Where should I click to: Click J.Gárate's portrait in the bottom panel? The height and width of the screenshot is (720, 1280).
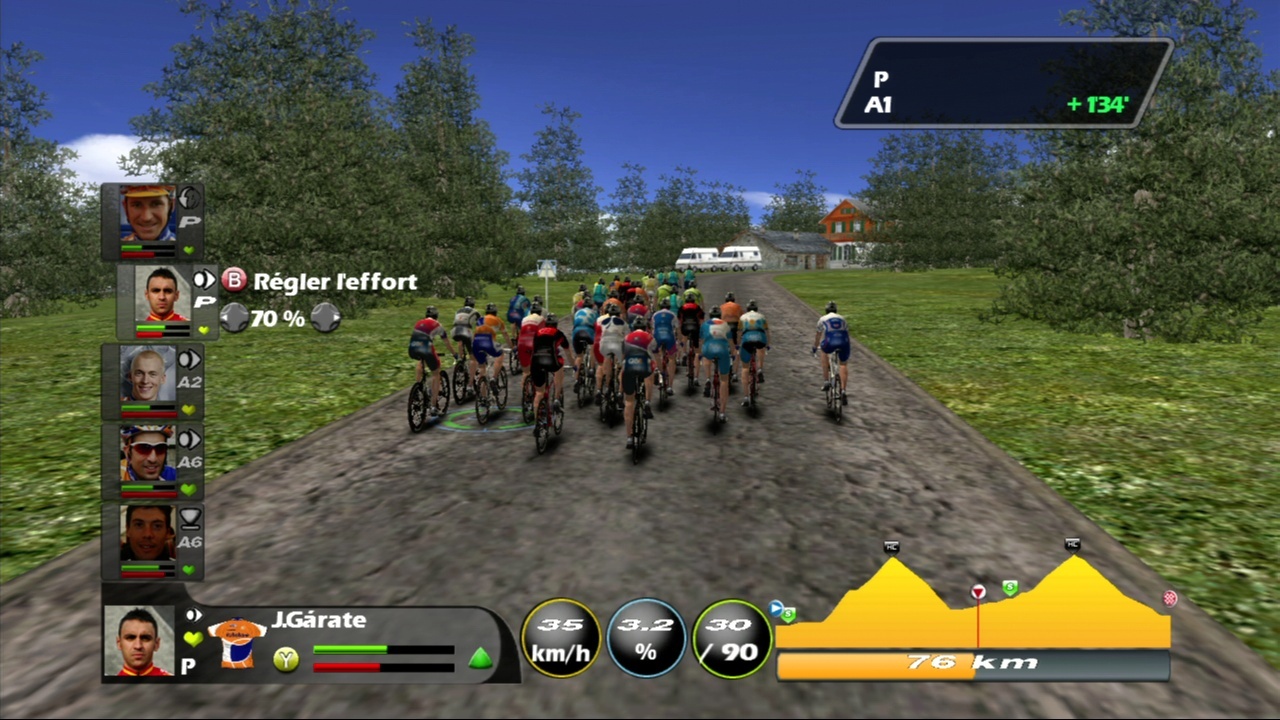click(139, 641)
